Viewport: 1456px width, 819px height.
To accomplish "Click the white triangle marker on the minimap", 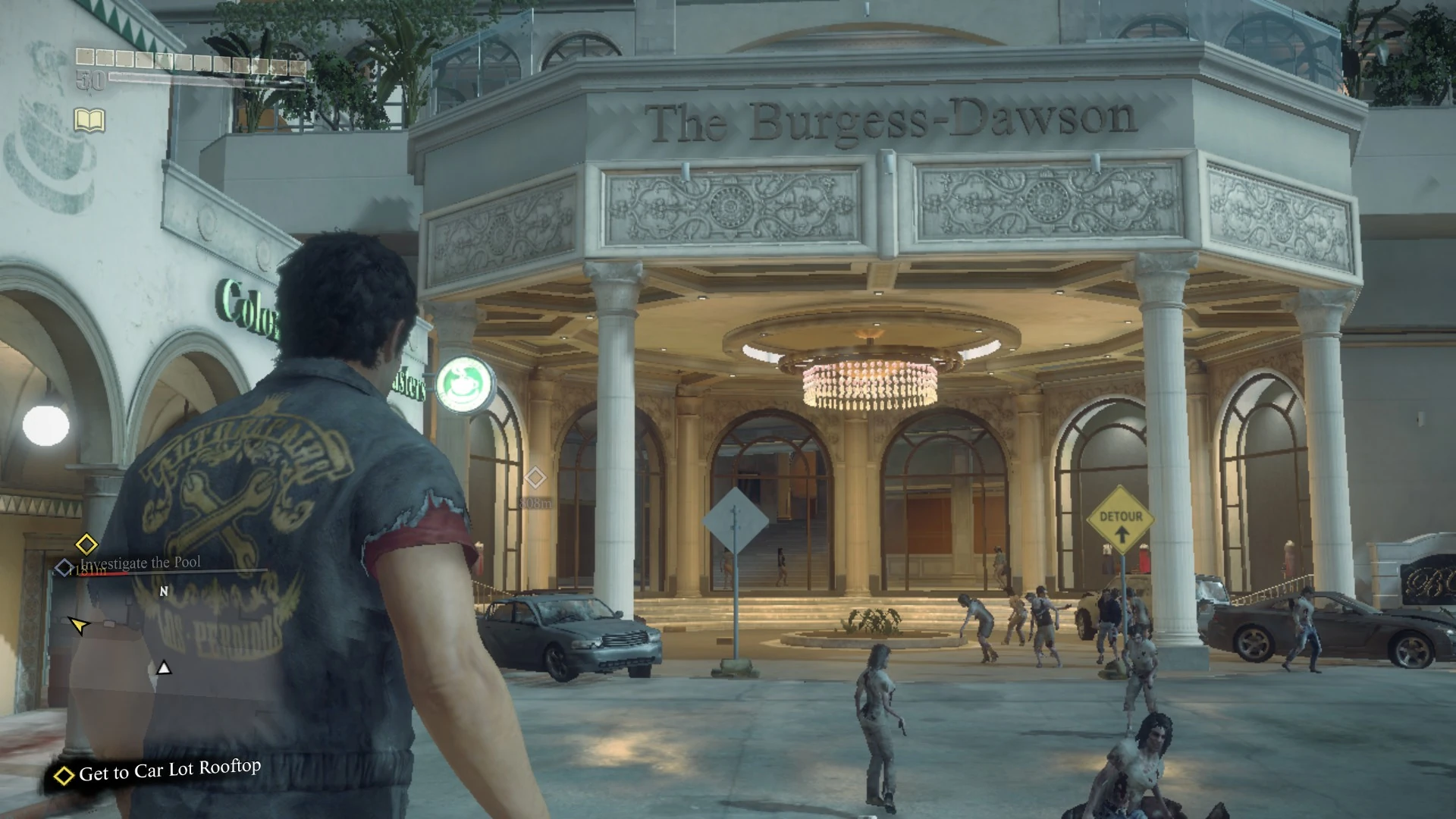I will [164, 668].
